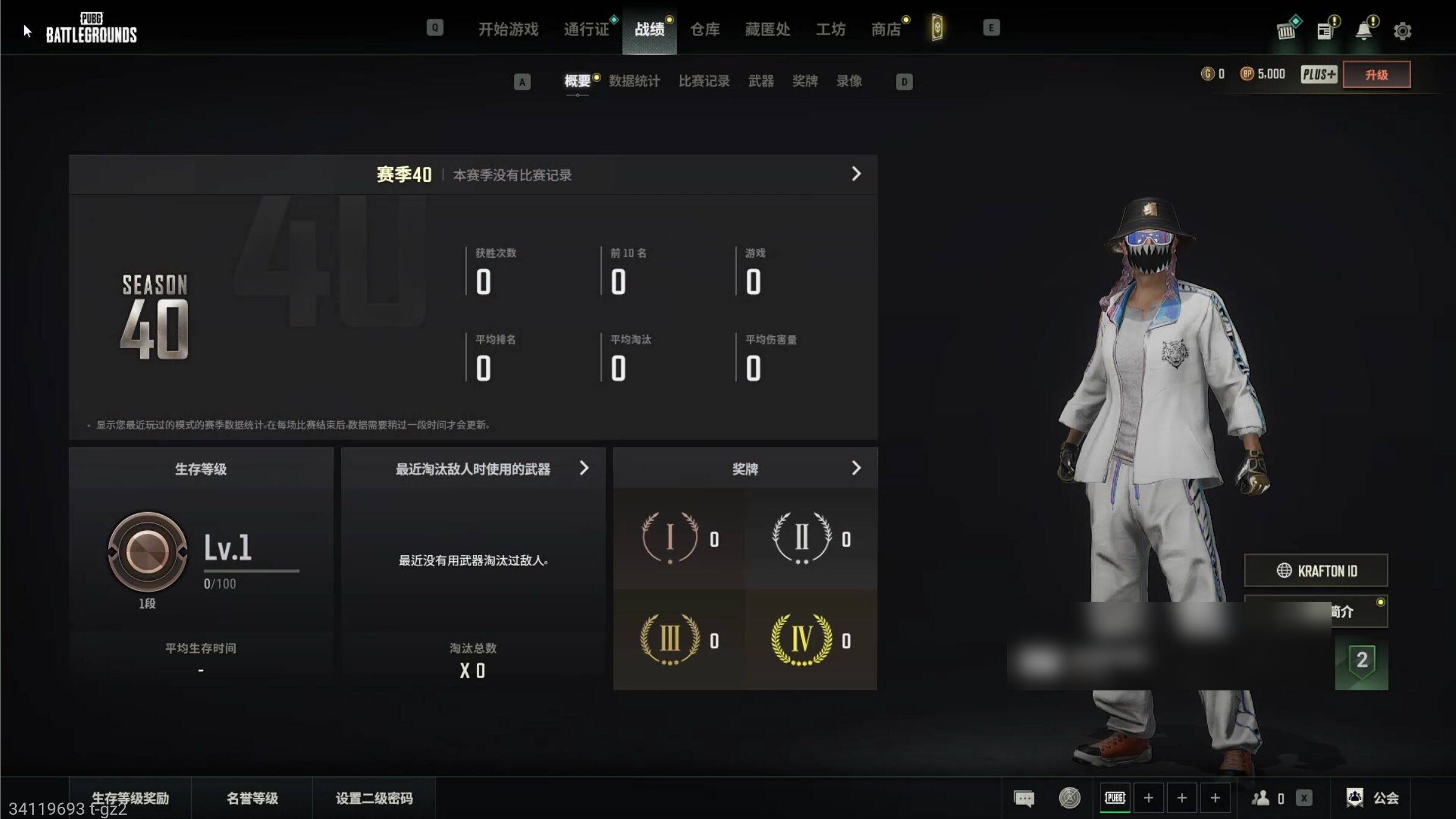Open the 工坊 workshop
The height and width of the screenshot is (819, 1456).
(x=831, y=29)
